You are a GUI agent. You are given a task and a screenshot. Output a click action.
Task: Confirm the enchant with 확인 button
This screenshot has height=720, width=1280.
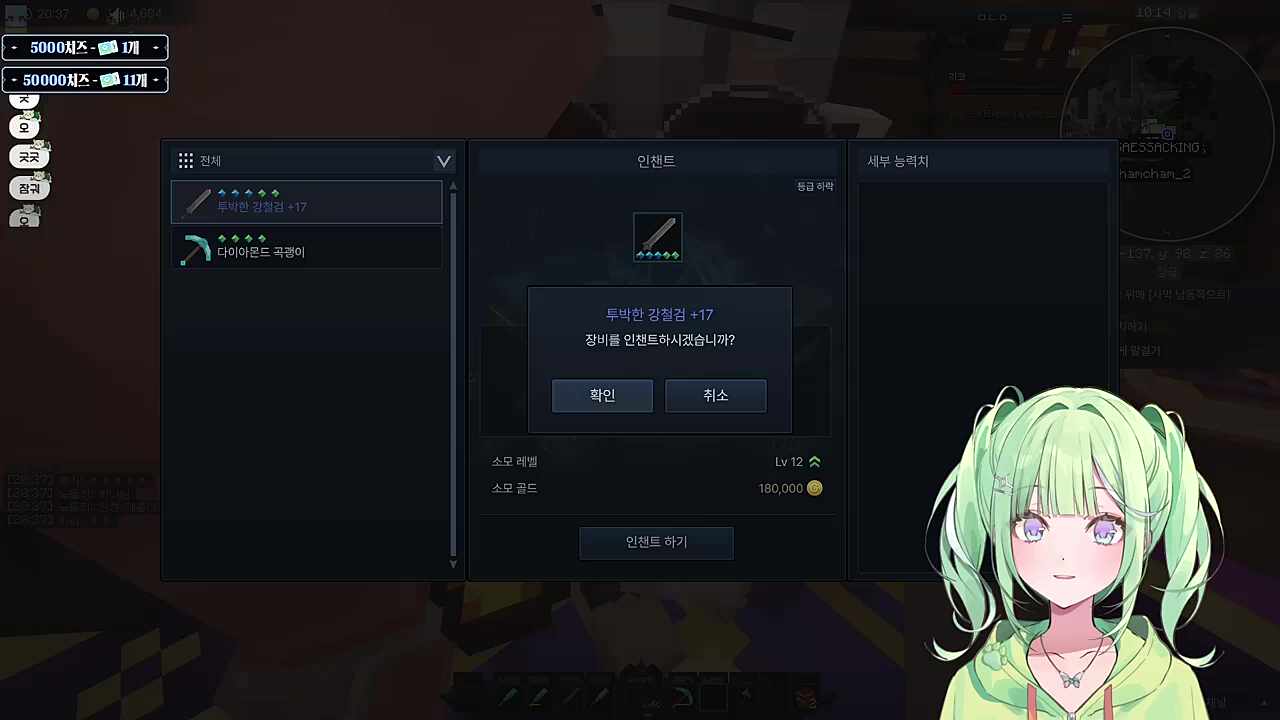(602, 396)
